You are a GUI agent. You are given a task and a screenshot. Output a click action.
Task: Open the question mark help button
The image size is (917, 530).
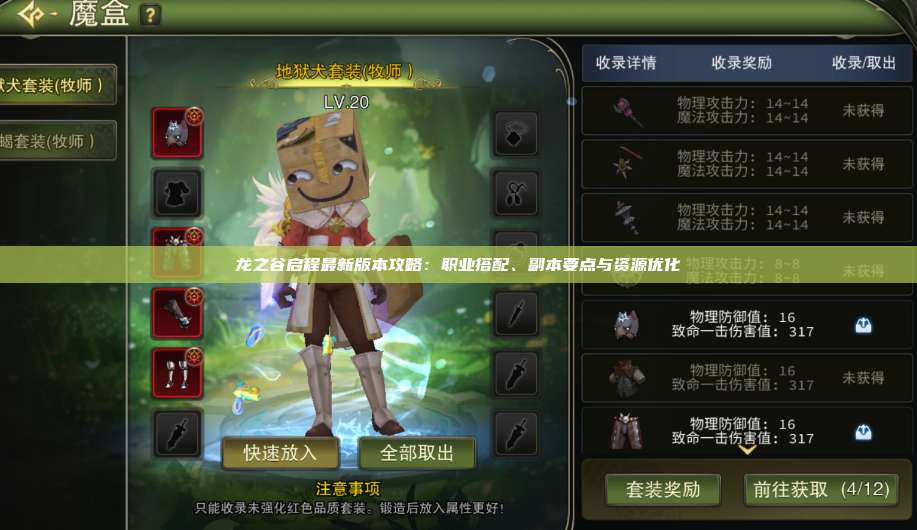click(148, 15)
